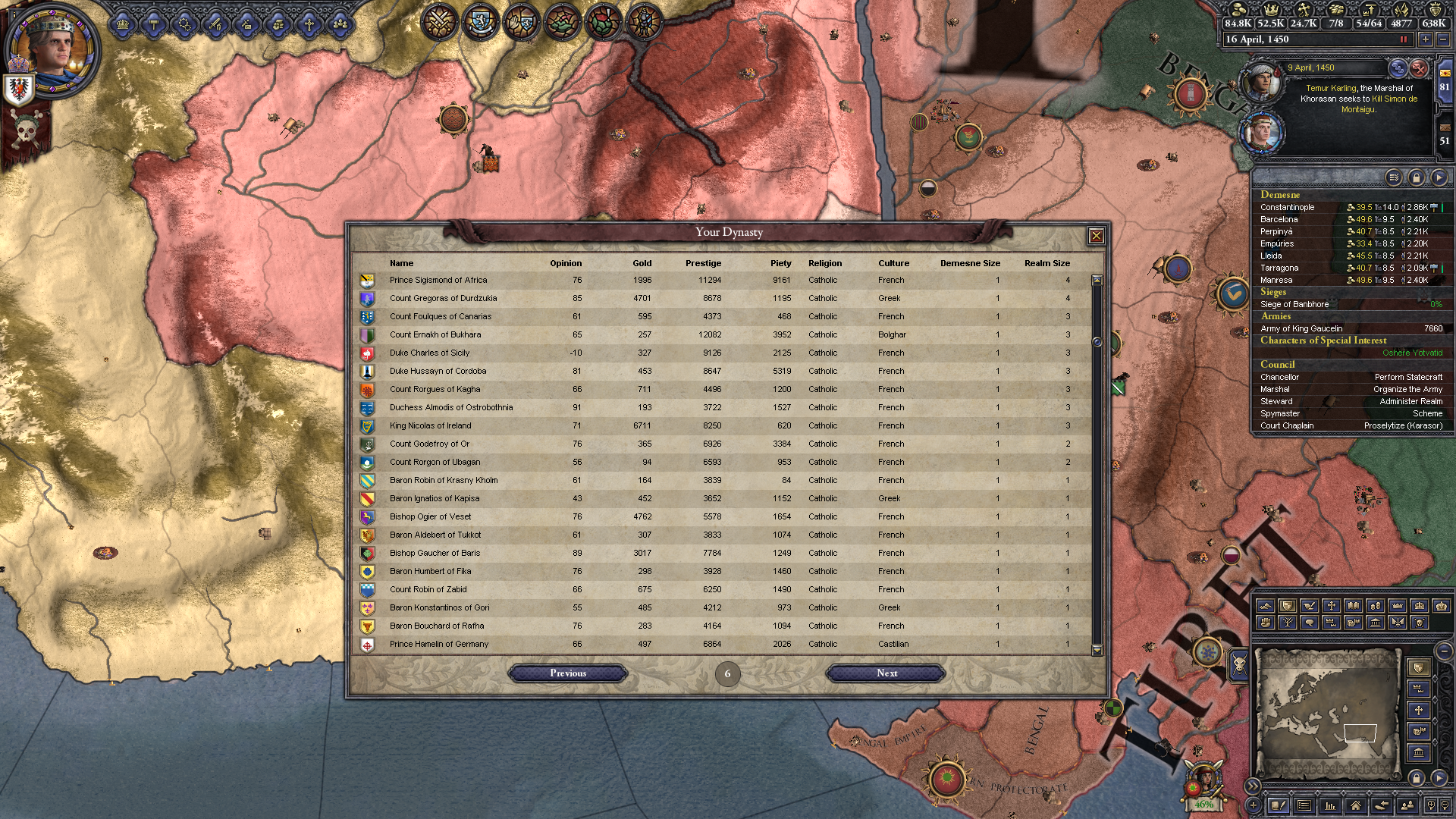Go to the Next dynasty page
1456x819 pixels.
tap(886, 673)
